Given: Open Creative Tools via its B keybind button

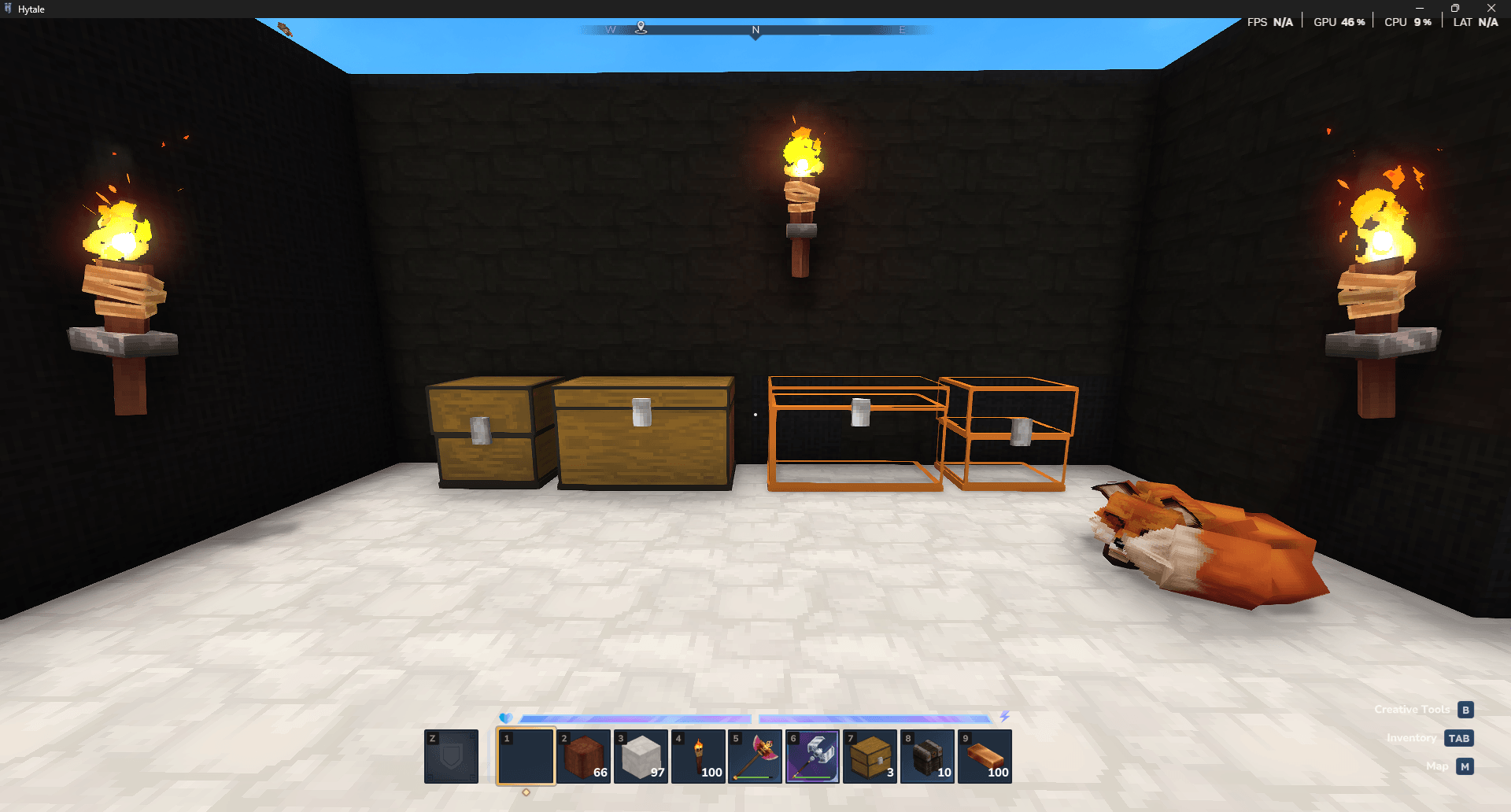Looking at the screenshot, I should click(x=1465, y=709).
